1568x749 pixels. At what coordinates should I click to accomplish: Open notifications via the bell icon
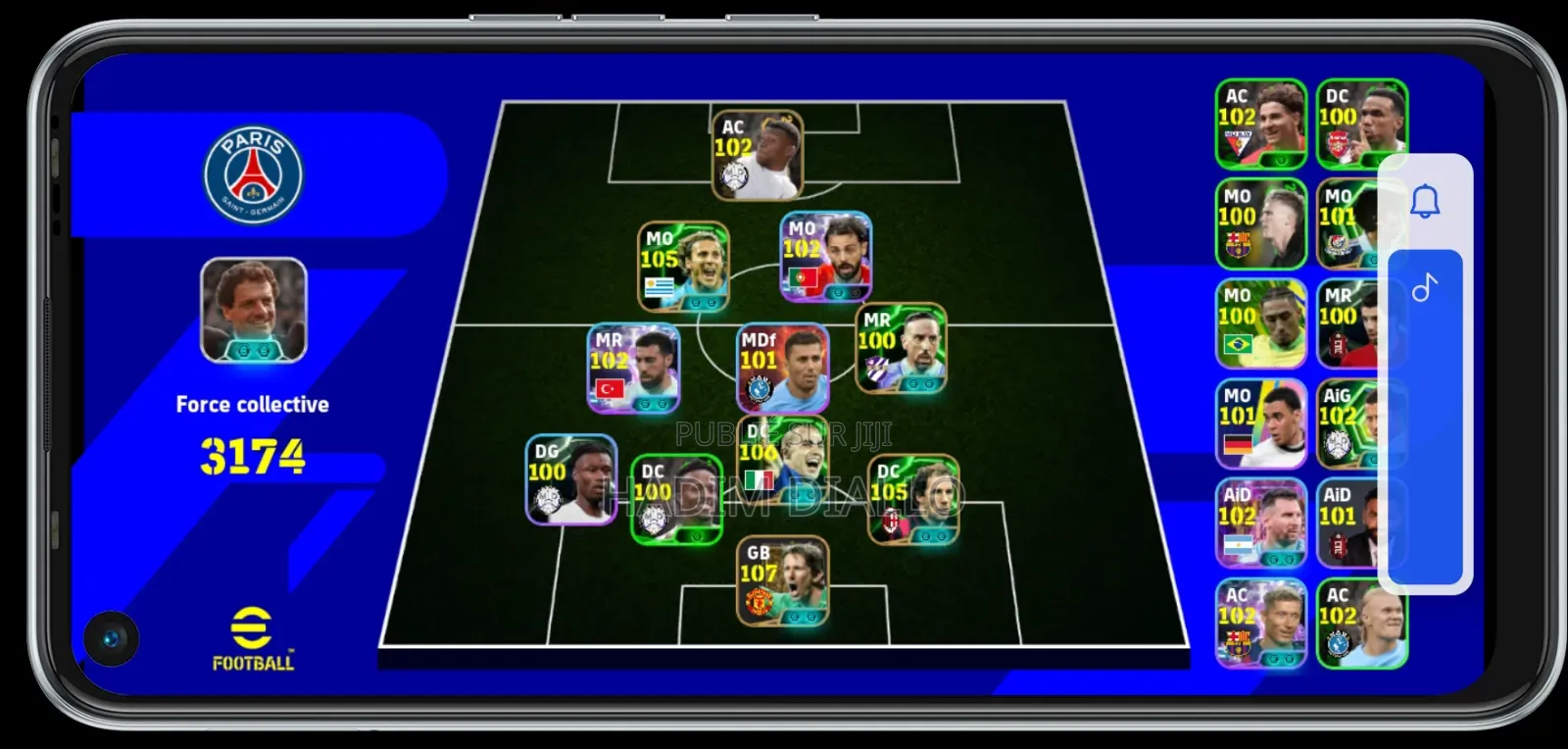pyautogui.click(x=1427, y=201)
